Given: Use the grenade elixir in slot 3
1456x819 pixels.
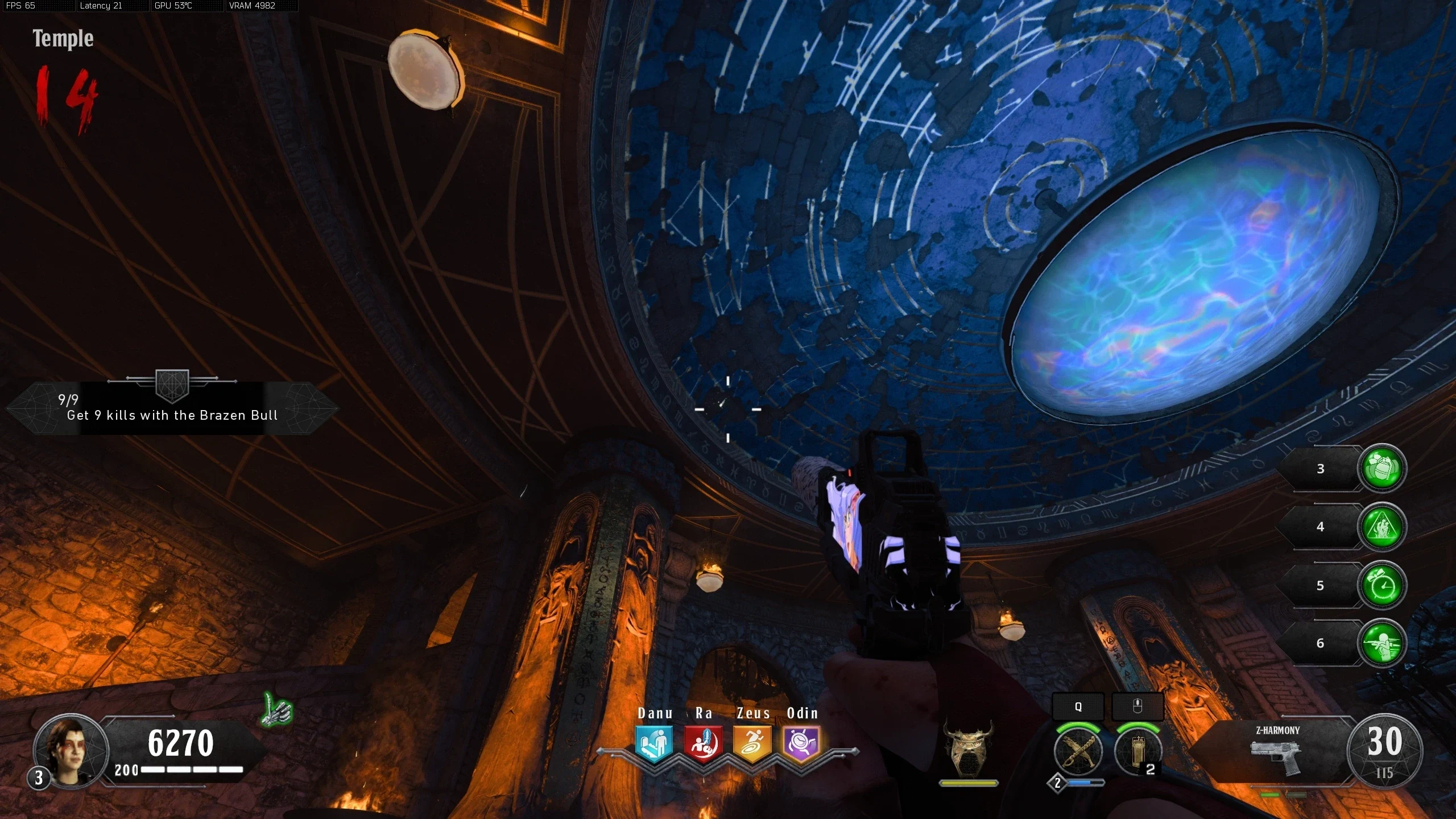Looking at the screenshot, I should [1381, 468].
